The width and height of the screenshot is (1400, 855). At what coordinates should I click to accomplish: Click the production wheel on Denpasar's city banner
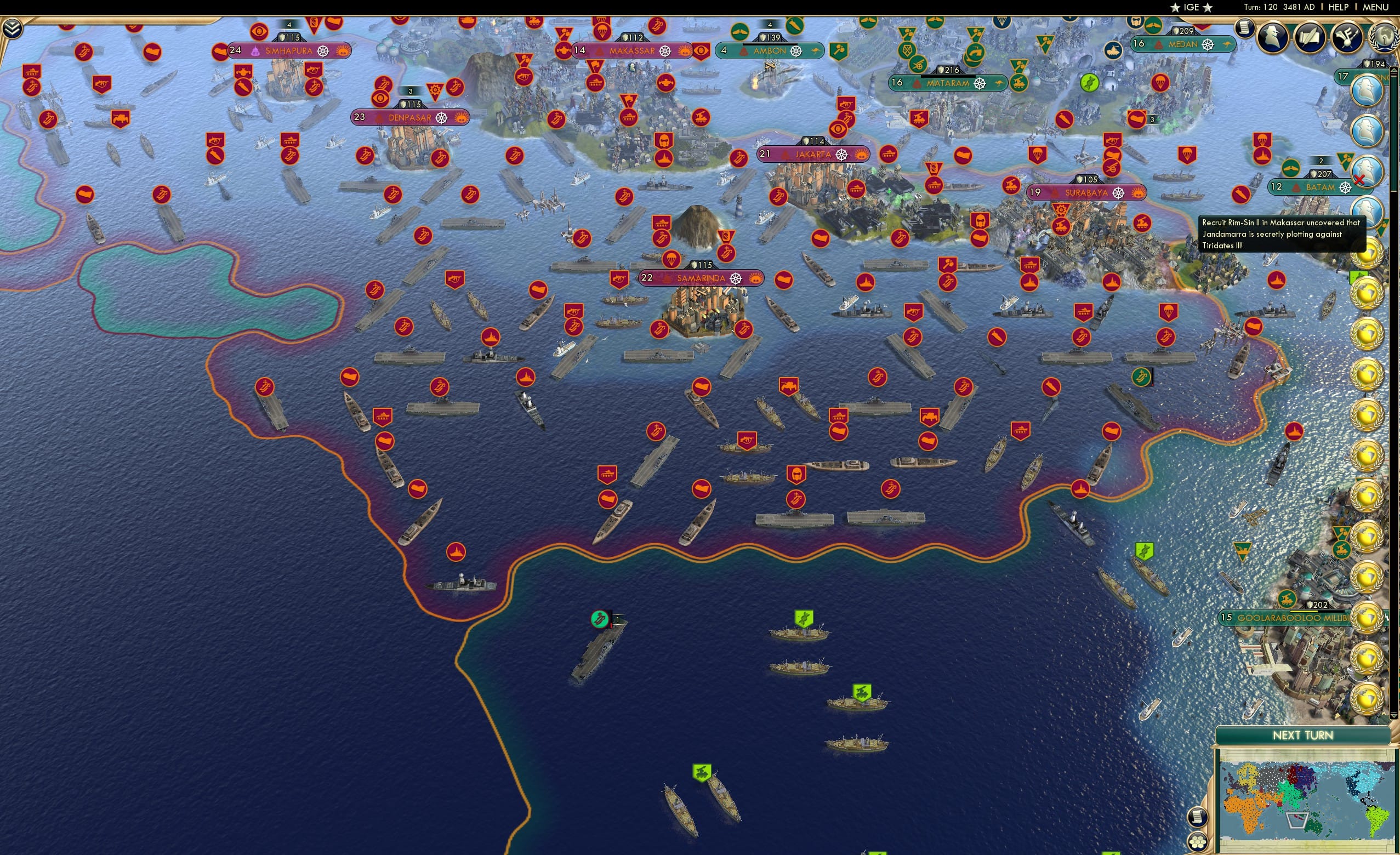[442, 119]
